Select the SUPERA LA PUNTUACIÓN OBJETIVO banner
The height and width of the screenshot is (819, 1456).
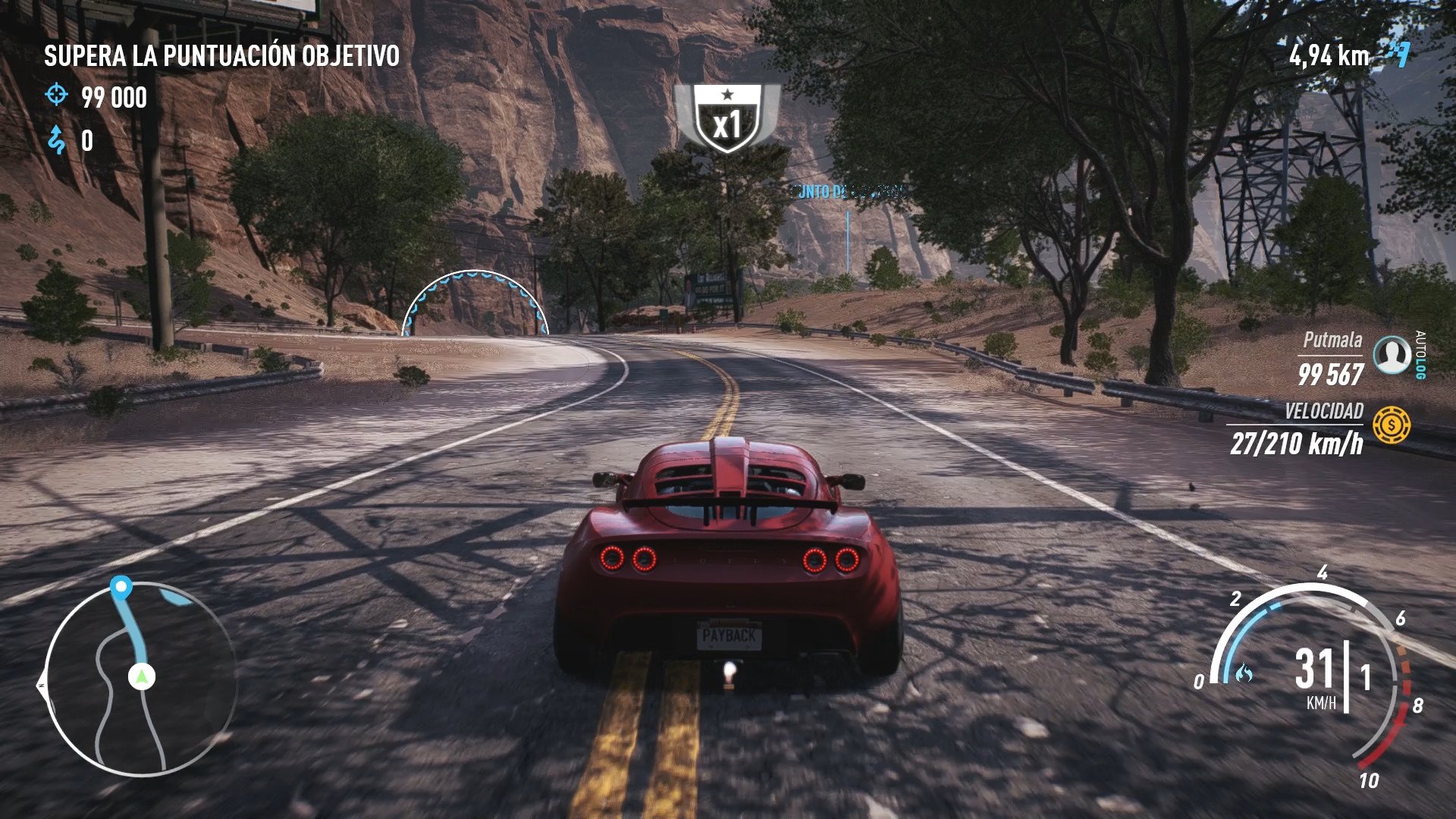pos(220,55)
